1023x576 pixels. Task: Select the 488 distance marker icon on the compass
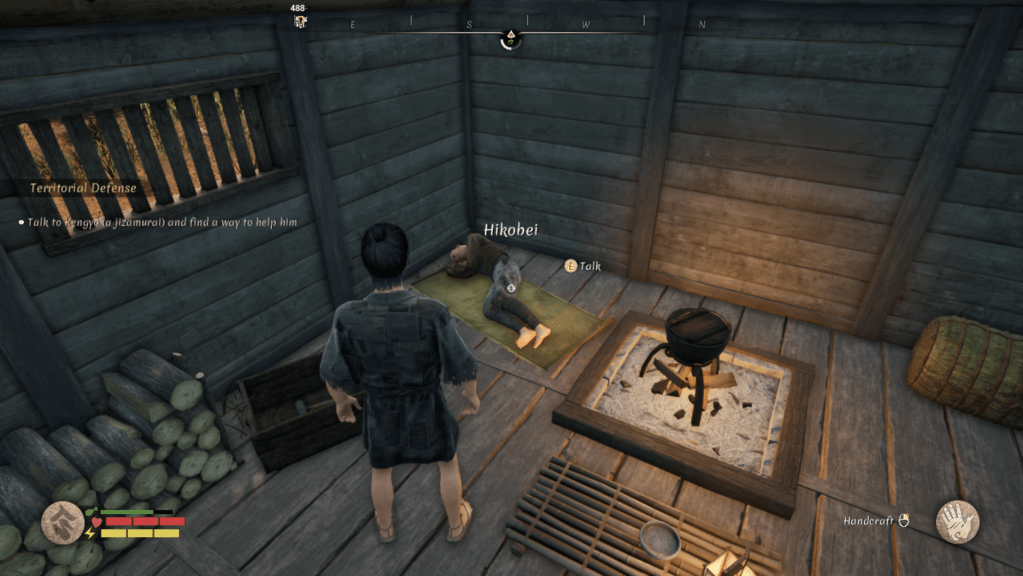299,22
